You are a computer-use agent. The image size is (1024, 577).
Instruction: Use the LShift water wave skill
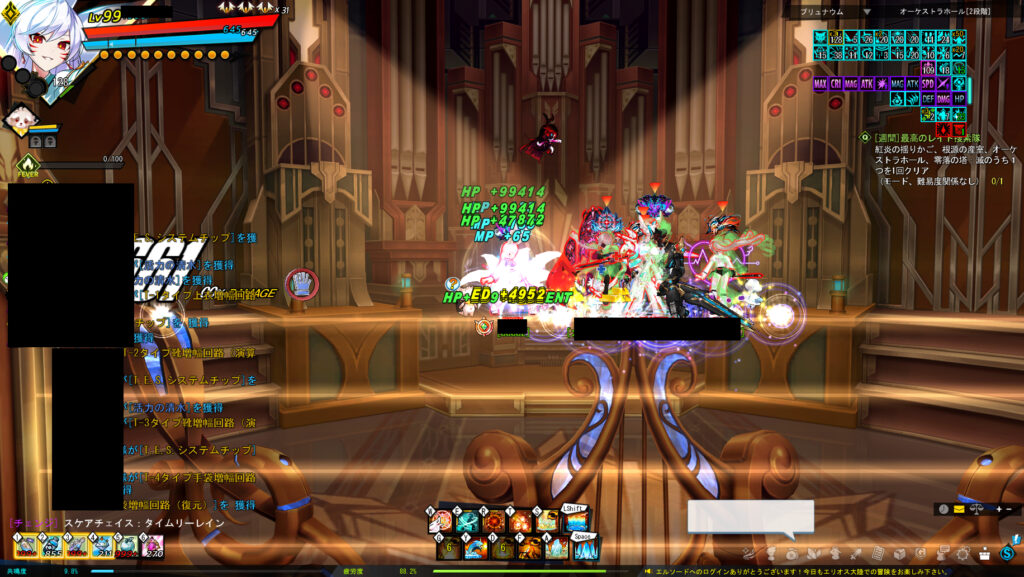tap(576, 521)
